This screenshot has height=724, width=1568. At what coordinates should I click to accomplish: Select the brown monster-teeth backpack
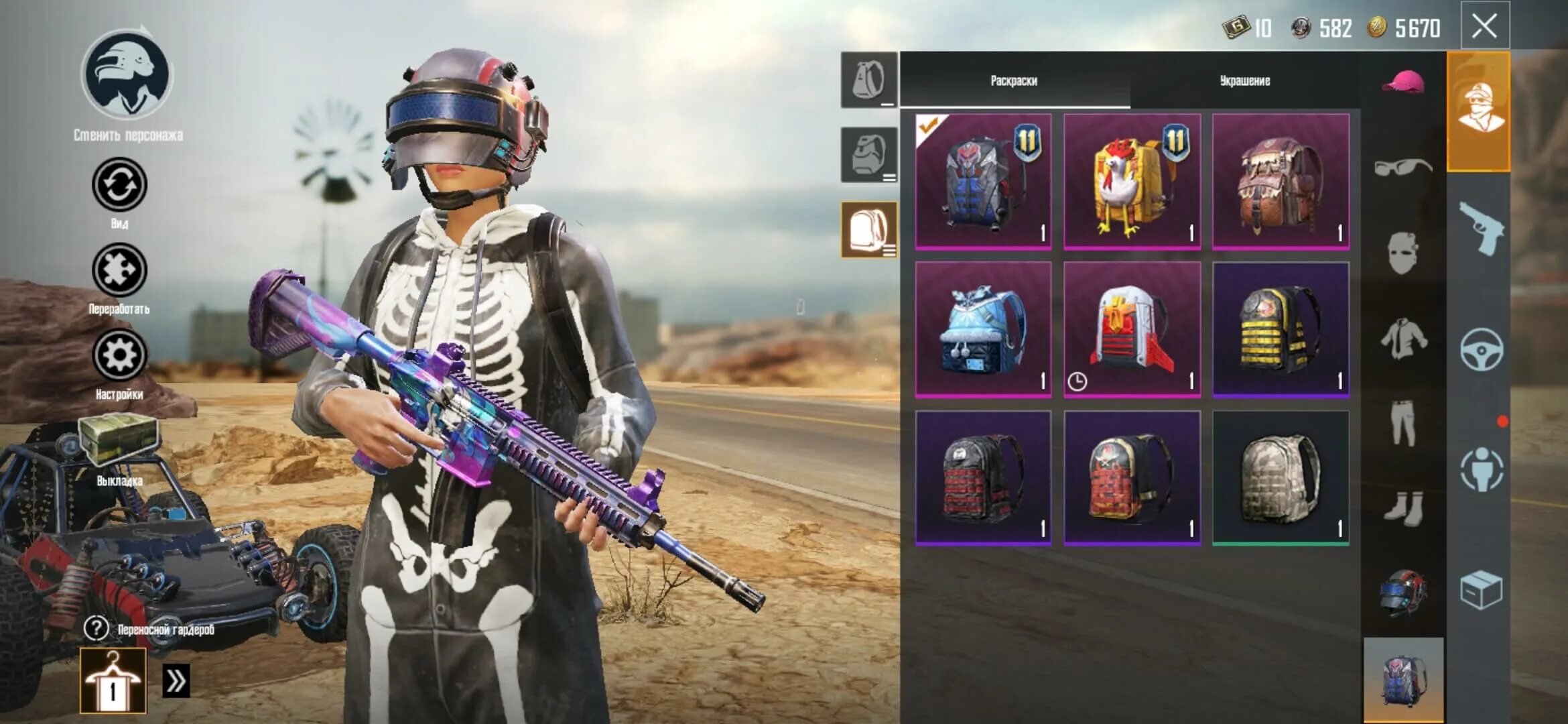click(x=1281, y=181)
